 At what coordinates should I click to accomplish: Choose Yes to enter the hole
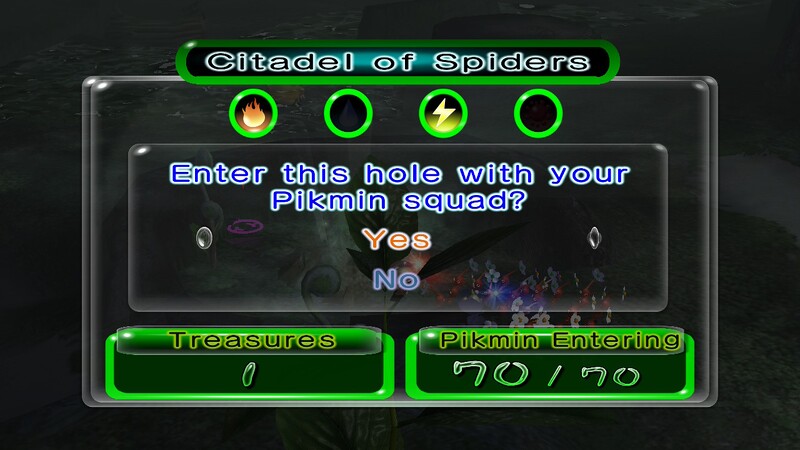396,240
